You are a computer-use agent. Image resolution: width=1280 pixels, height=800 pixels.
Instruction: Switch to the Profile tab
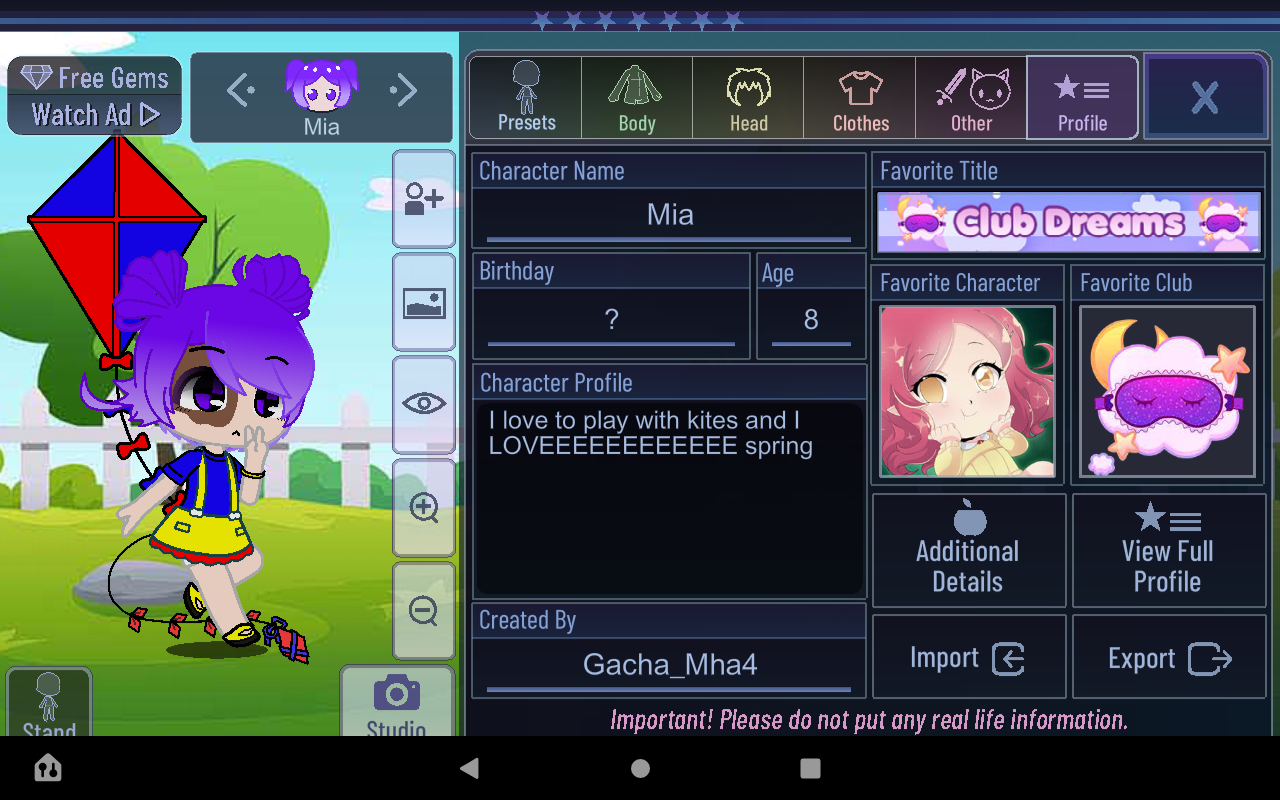pyautogui.click(x=1082, y=97)
